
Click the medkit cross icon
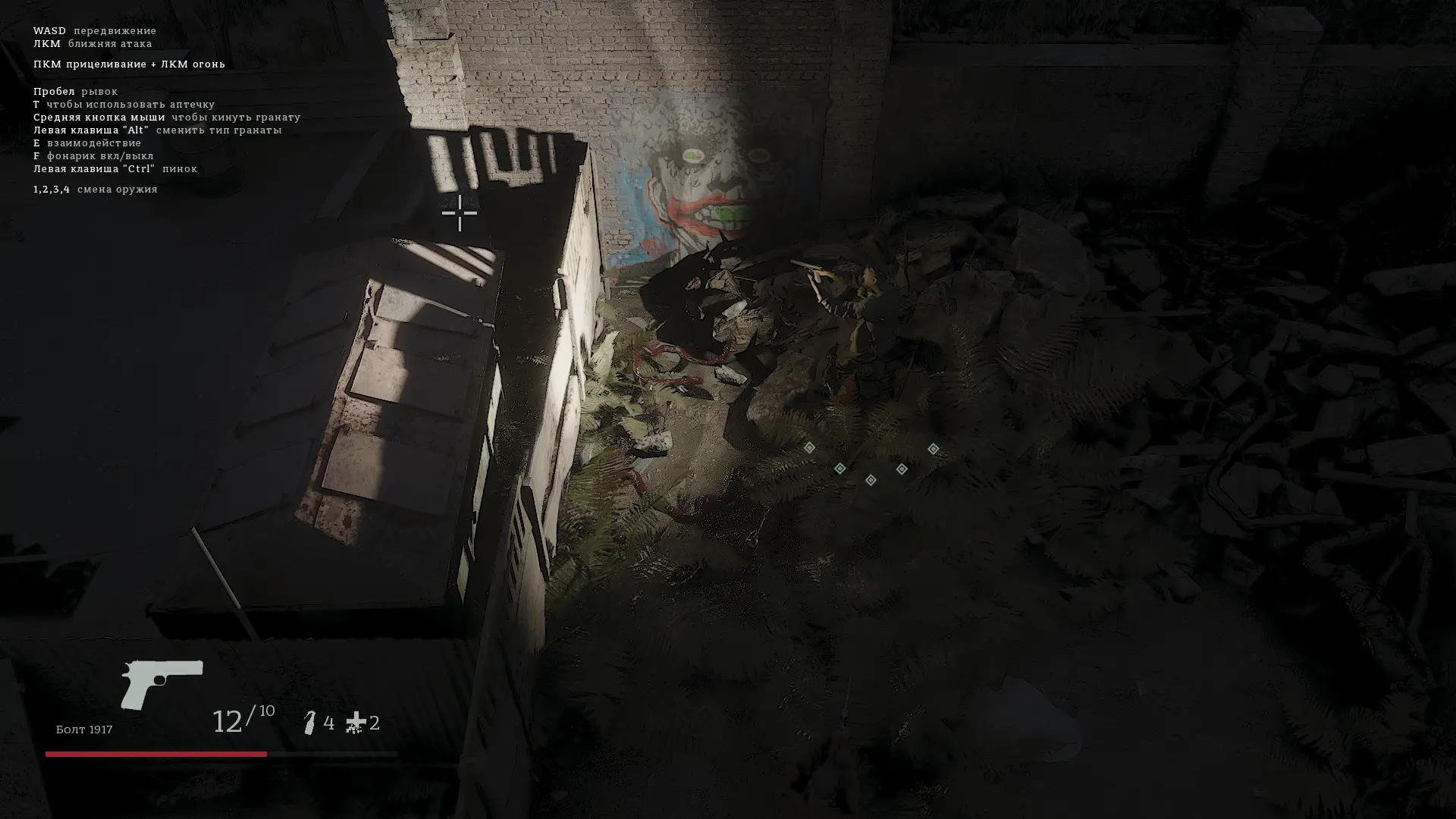point(355,723)
